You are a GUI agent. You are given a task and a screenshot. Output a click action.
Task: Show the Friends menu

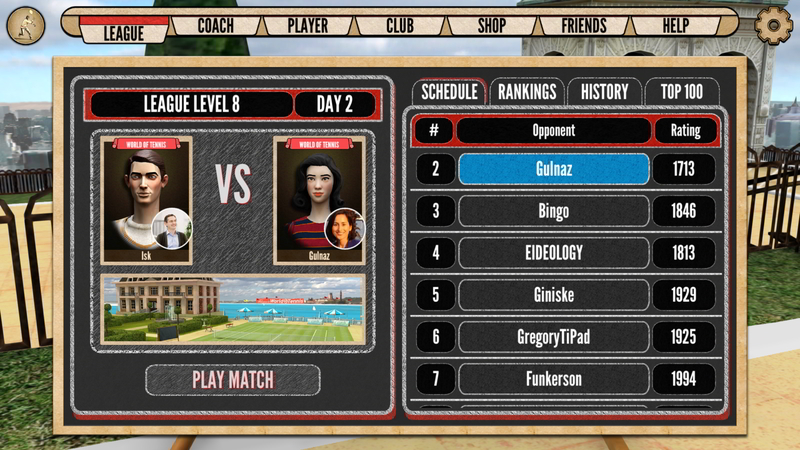(x=584, y=25)
